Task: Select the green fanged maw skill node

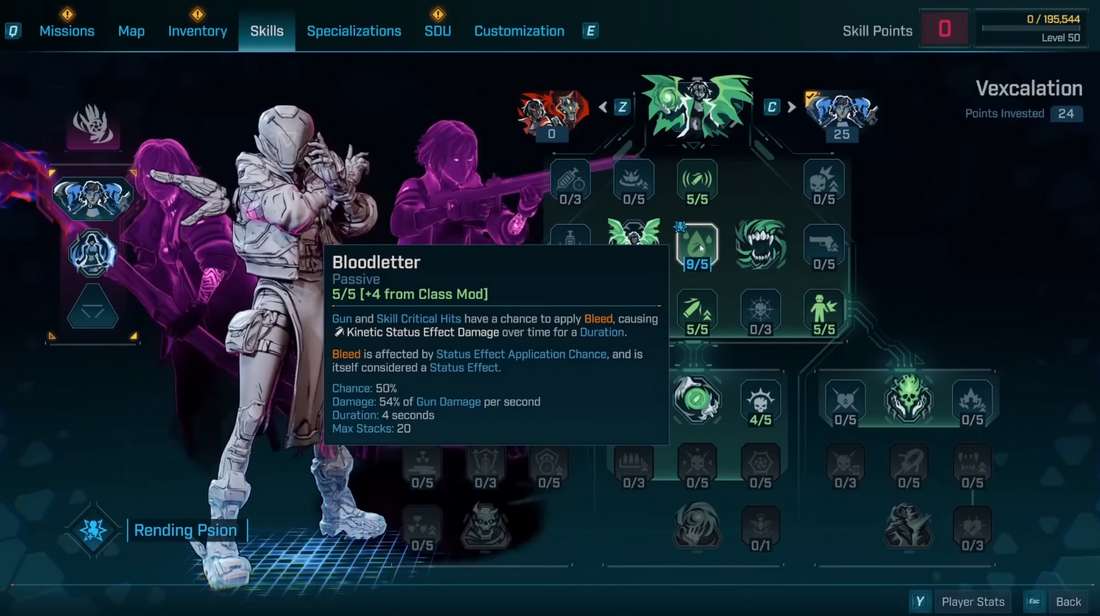Action: pyautogui.click(x=760, y=243)
